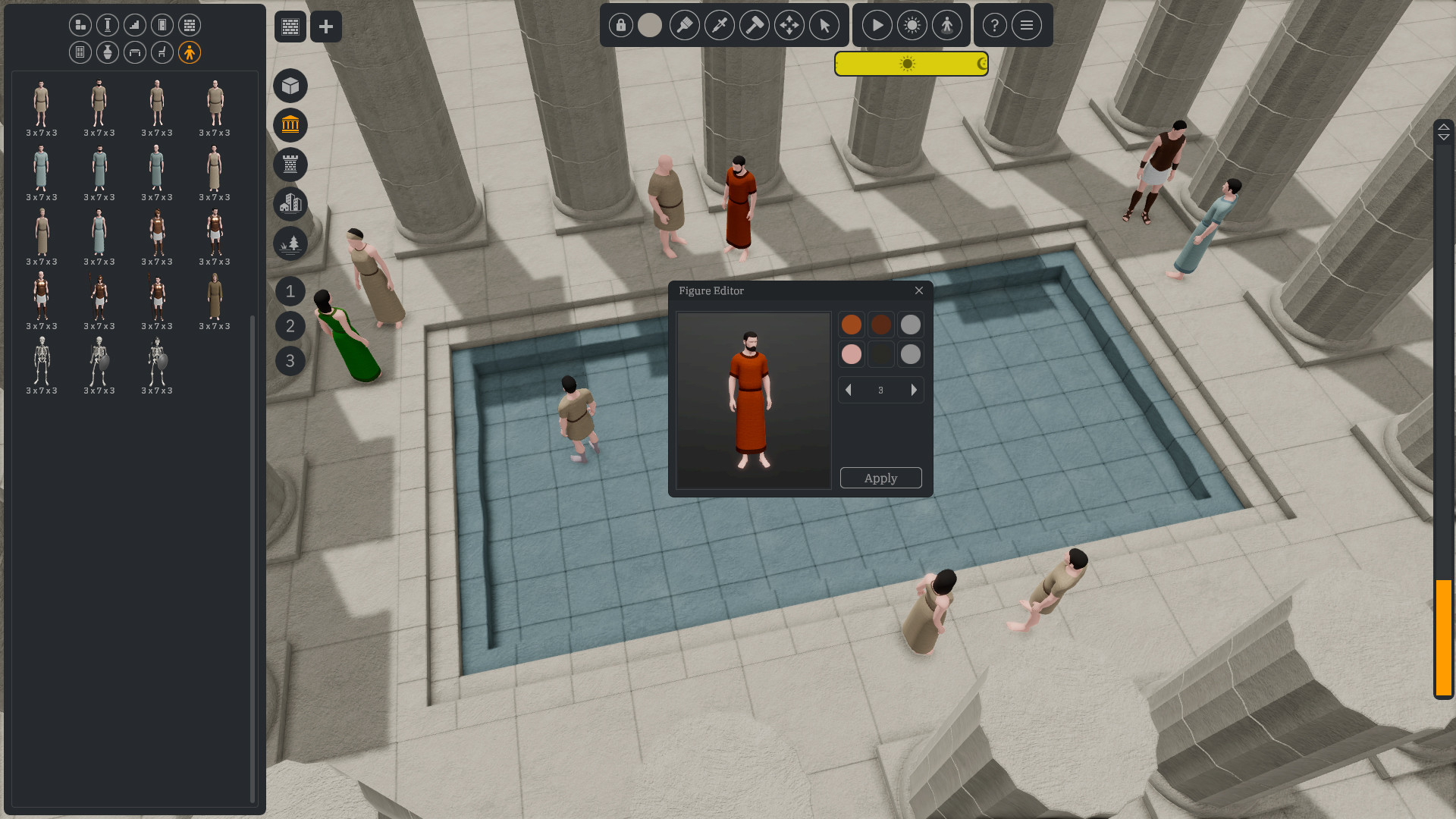The height and width of the screenshot is (819, 1456).
Task: Select the door category icon
Action: click(162, 25)
